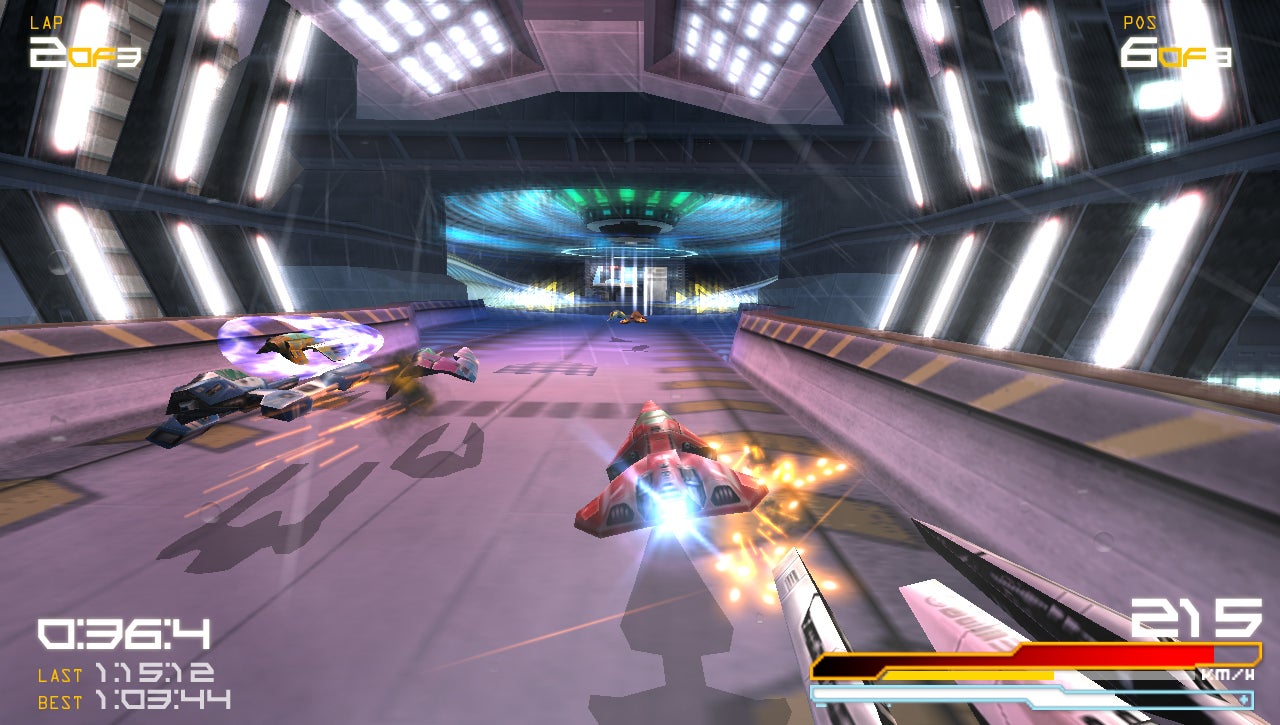This screenshot has height=725, width=1280.
Task: Click the craft inside the purple shield bubble
Action: [x=295, y=345]
